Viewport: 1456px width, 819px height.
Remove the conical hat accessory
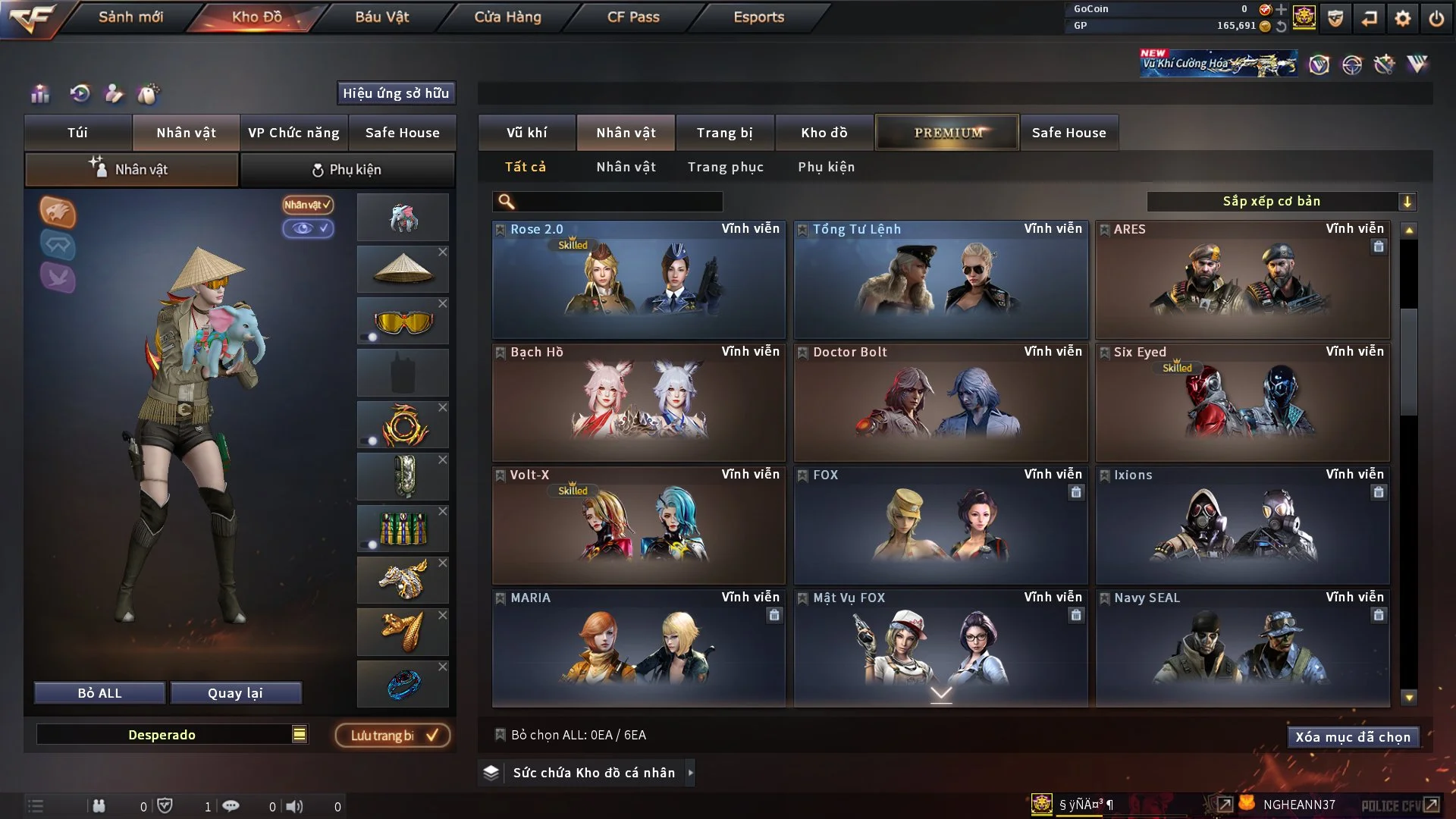point(443,252)
